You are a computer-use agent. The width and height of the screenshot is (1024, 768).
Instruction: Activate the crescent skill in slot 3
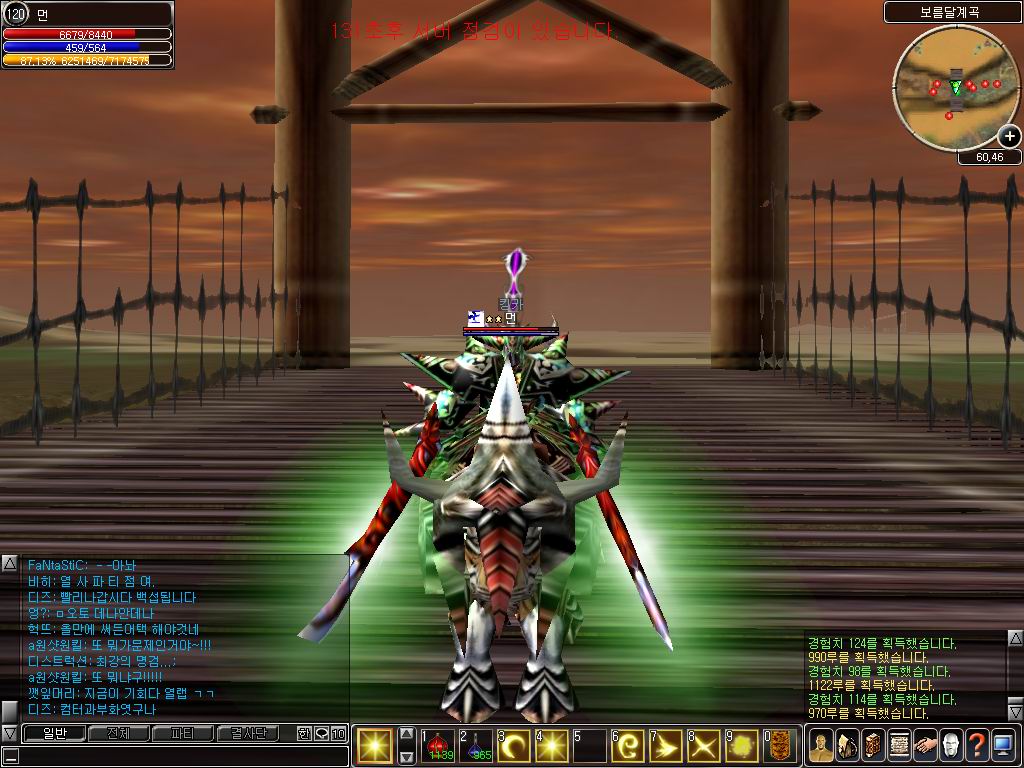pyautogui.click(x=514, y=746)
